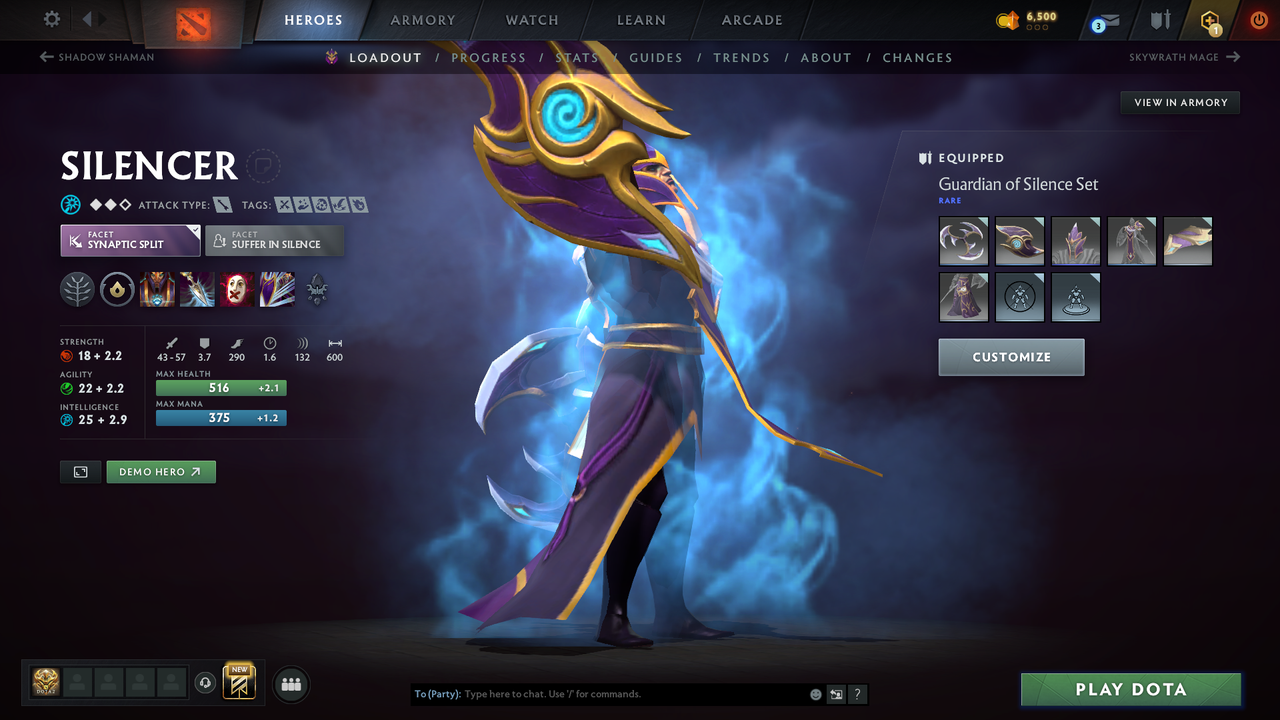Click the shield and sword armory icon
1280x720 pixels.
click(1159, 20)
